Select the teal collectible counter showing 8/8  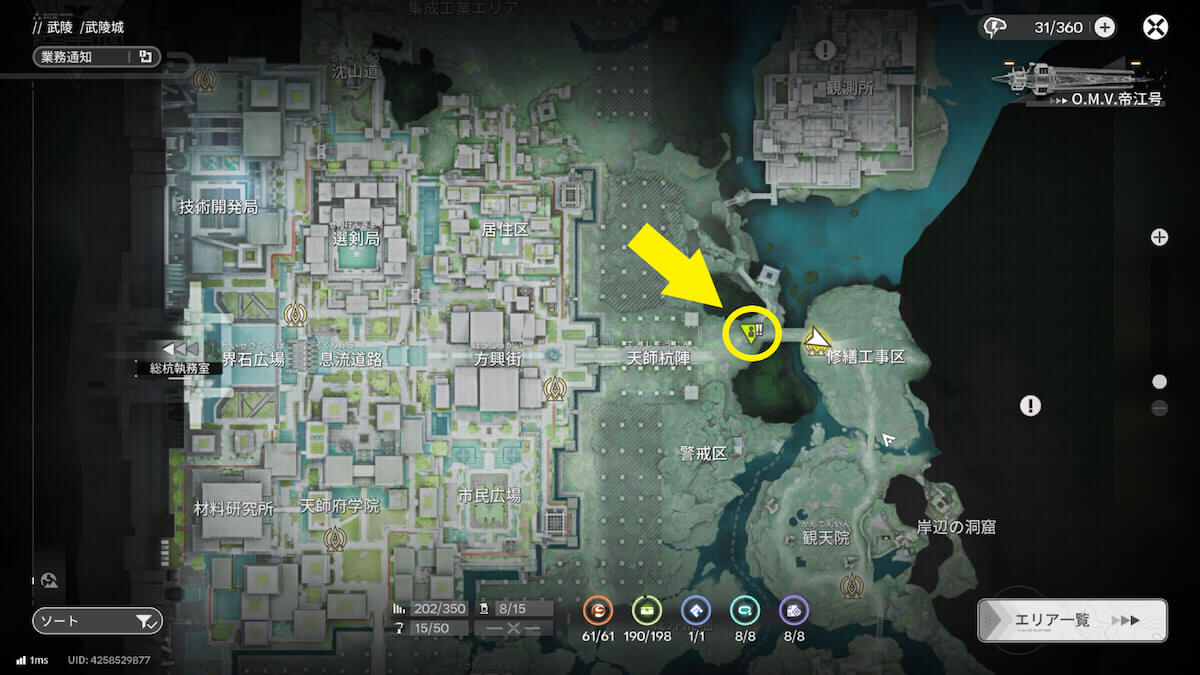point(744,609)
